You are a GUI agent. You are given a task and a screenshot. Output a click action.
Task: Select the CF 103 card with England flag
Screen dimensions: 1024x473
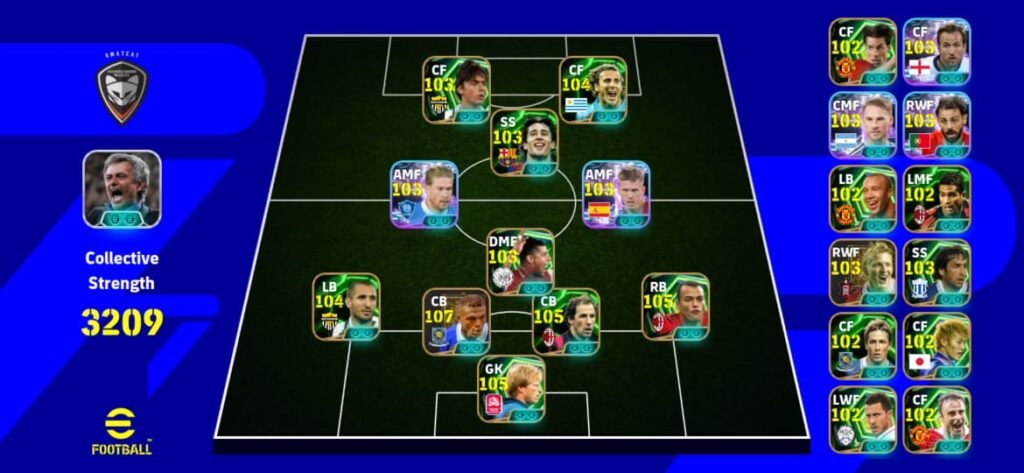pyautogui.click(x=936, y=51)
